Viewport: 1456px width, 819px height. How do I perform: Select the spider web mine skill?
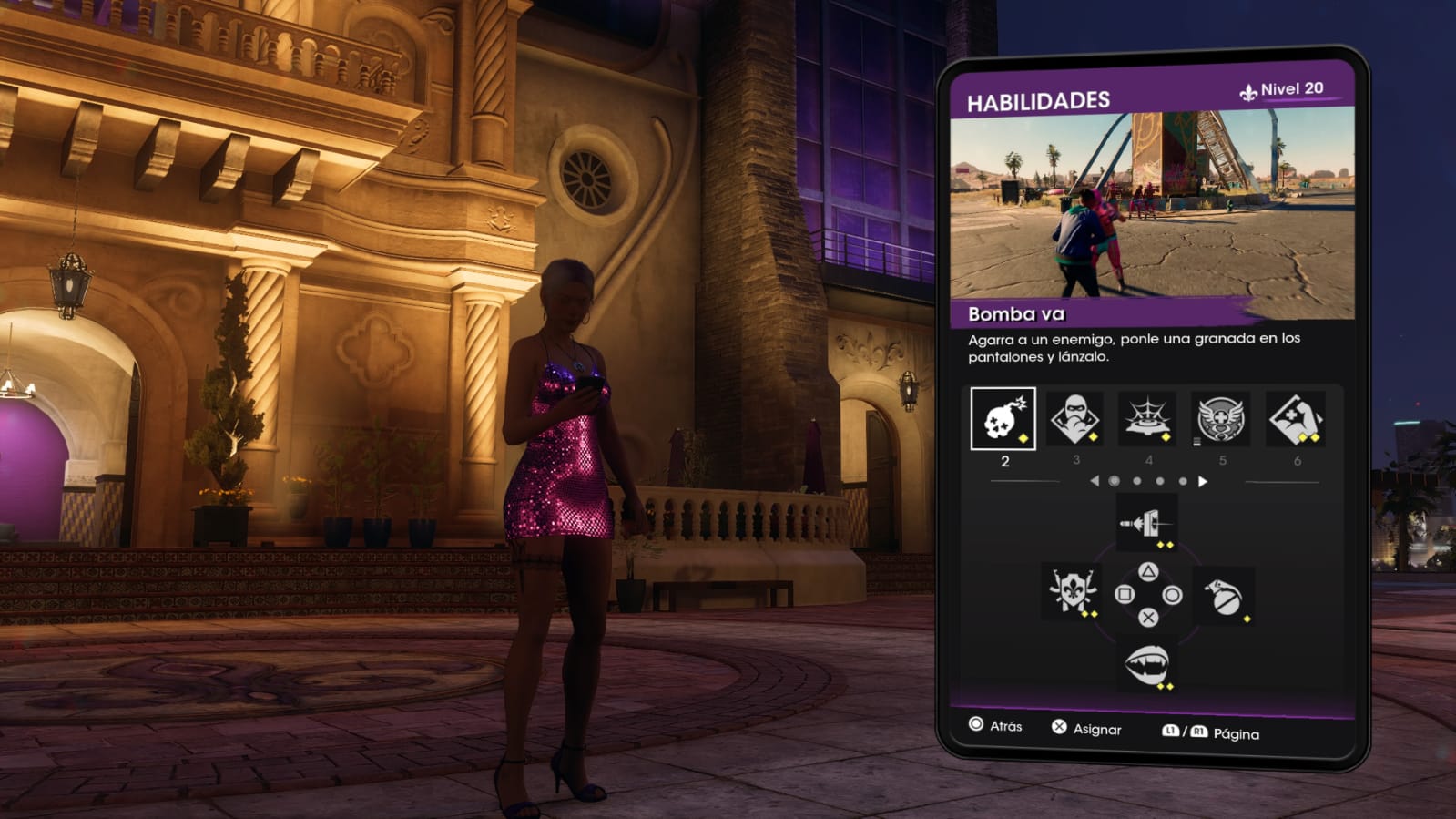[1147, 419]
